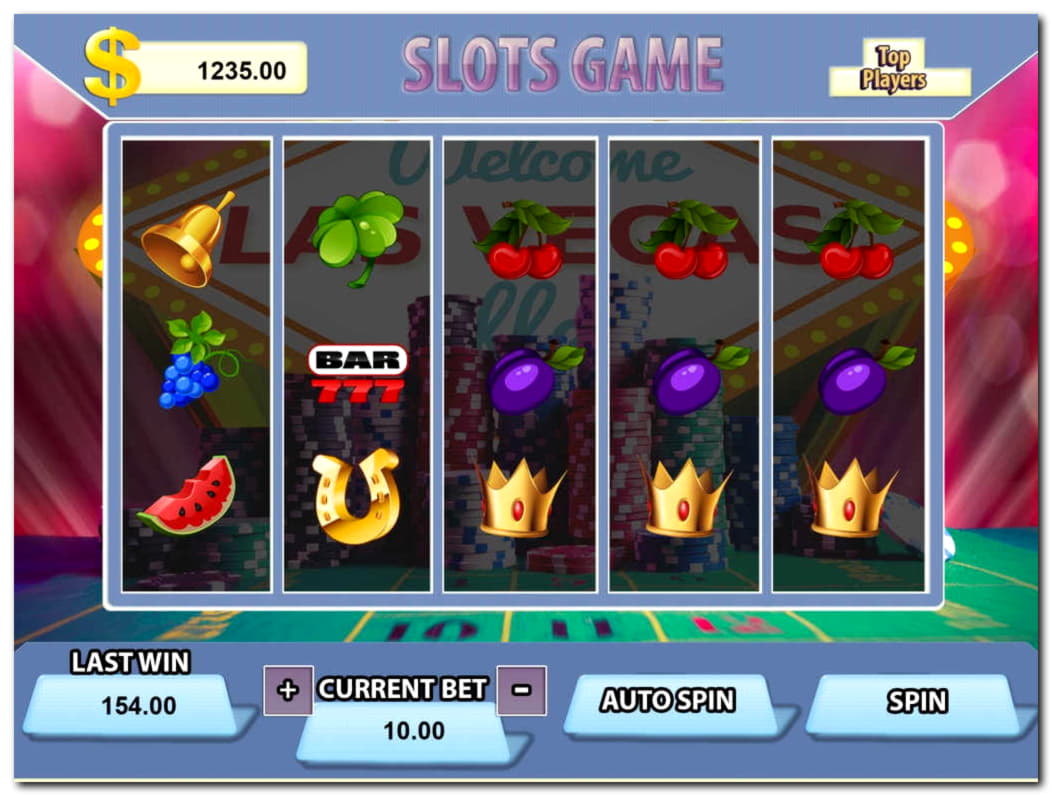
Task: Start AUTO SPIN mode
Action: (668, 702)
